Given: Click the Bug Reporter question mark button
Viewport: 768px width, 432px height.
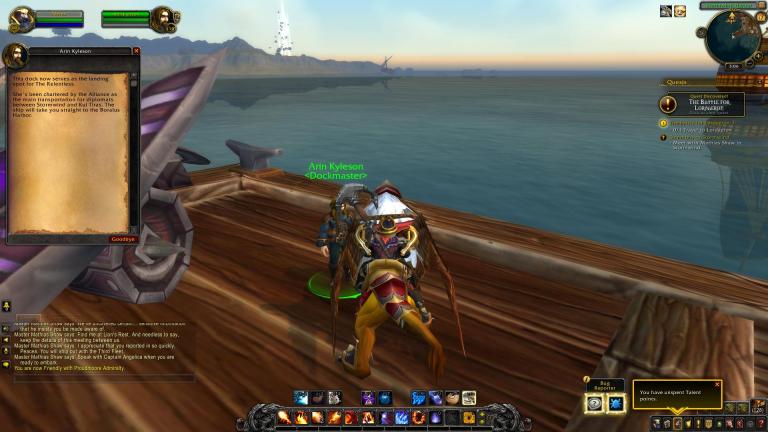Looking at the screenshot, I should tap(595, 403).
